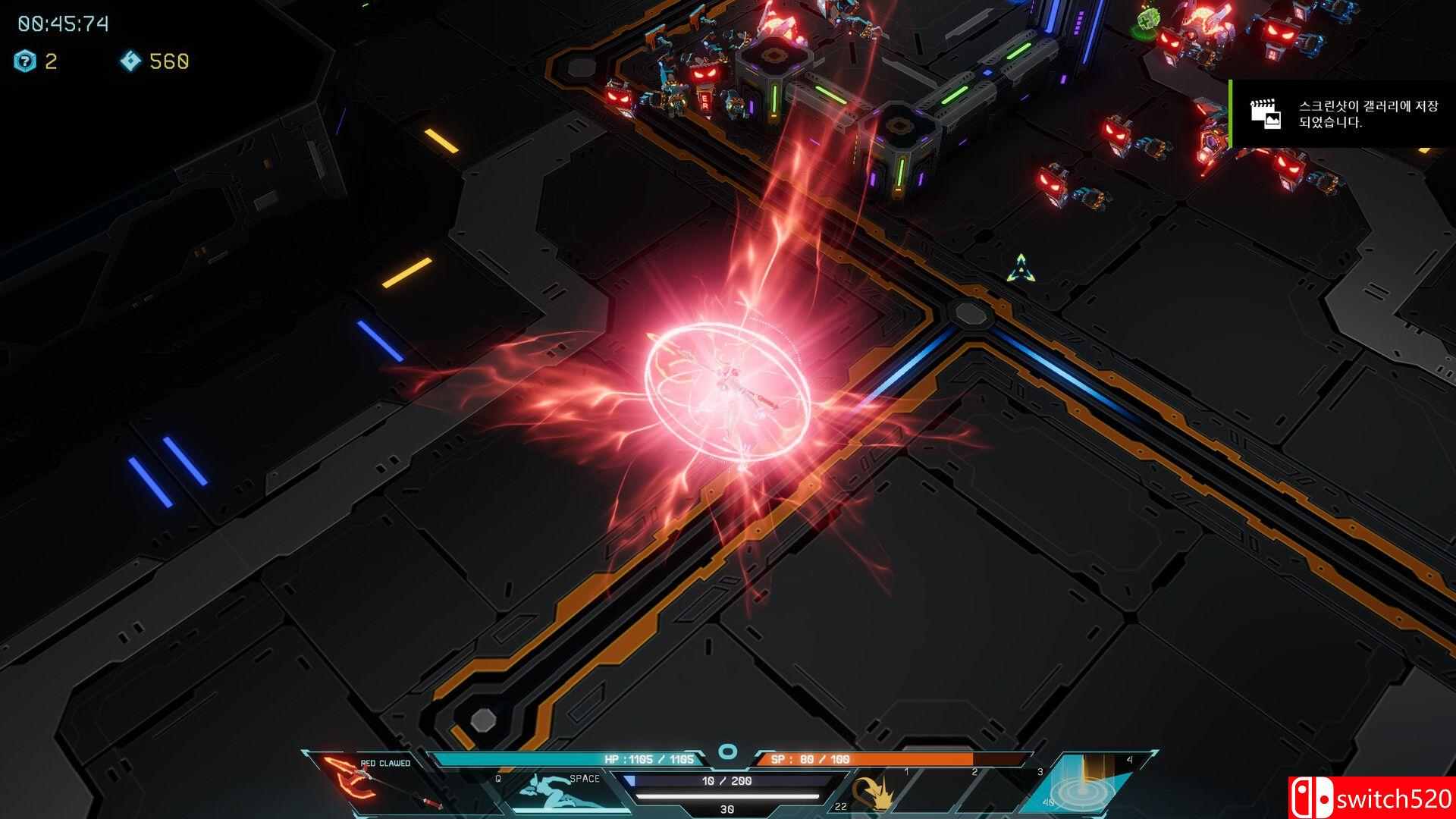Activate the cyan dash ability icon
Screen dimensions: 1456x819
tap(560, 792)
